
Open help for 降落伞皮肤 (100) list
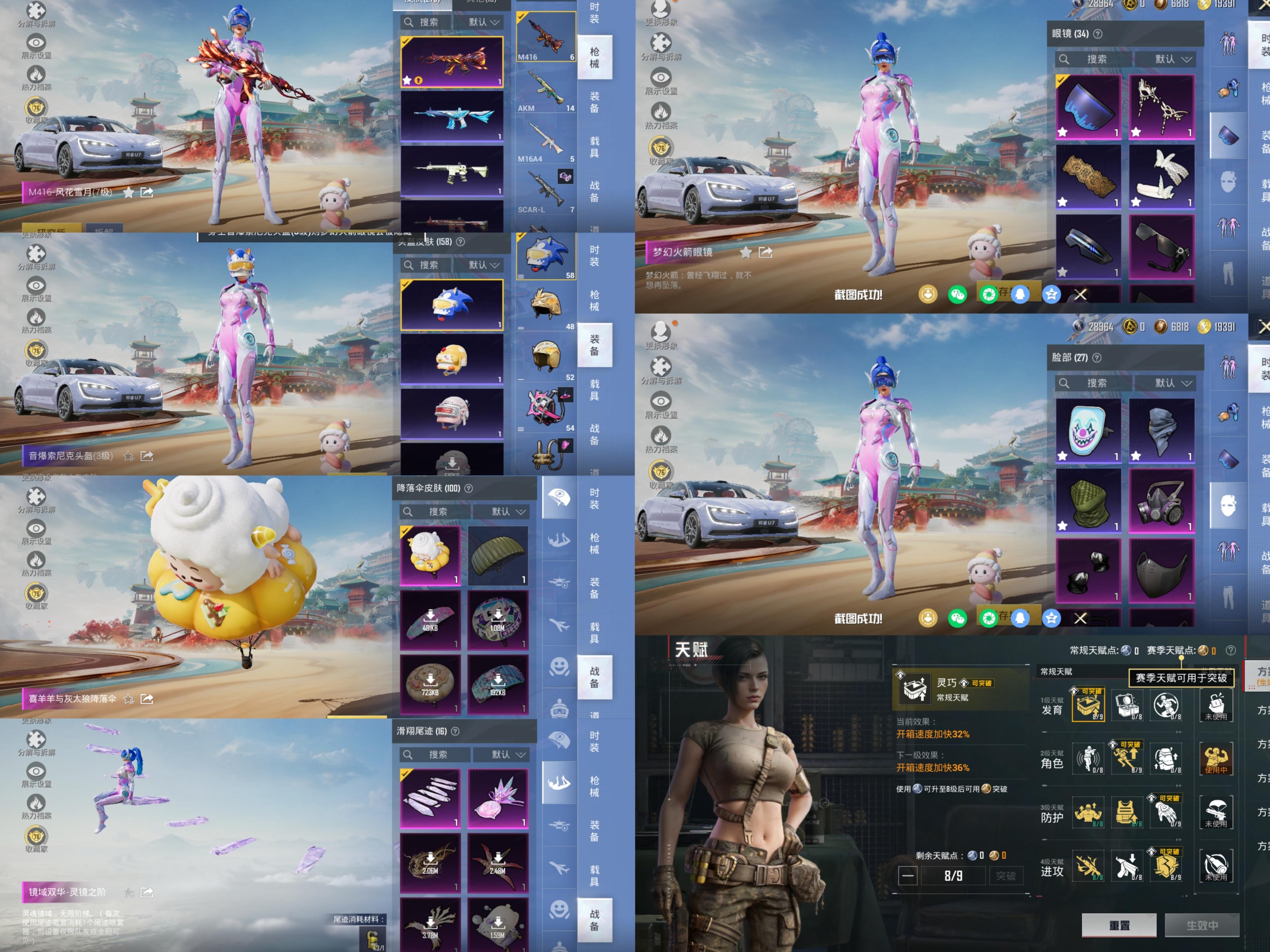point(468,488)
